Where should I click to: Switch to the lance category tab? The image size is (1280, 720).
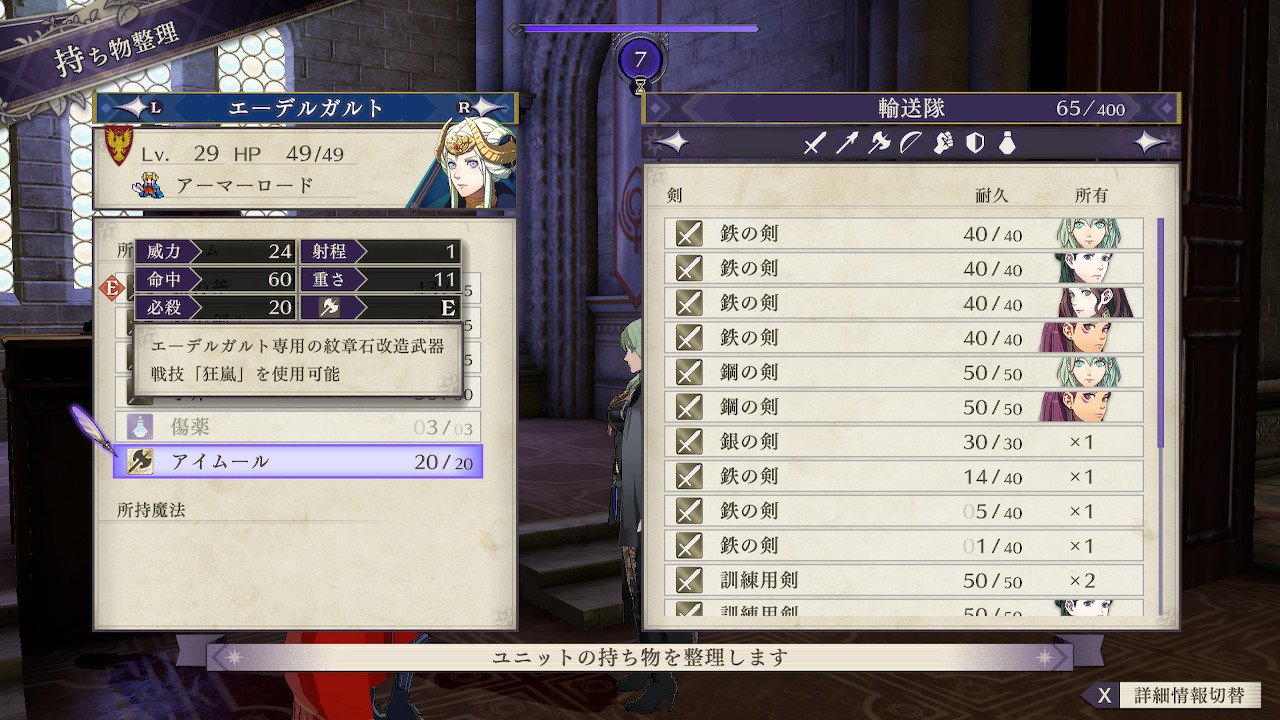[x=847, y=143]
